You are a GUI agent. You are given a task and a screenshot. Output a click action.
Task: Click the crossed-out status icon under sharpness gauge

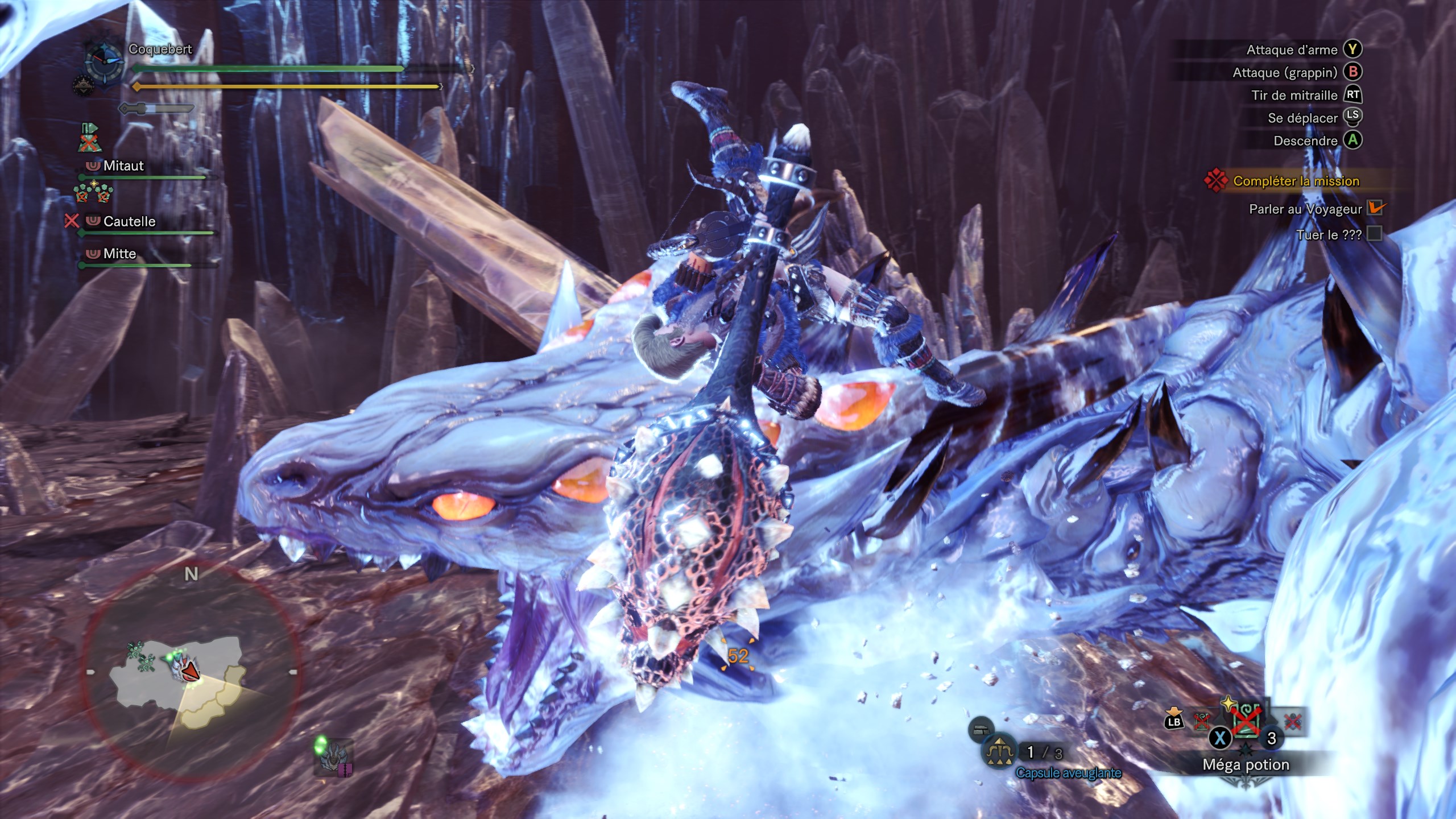point(89,138)
